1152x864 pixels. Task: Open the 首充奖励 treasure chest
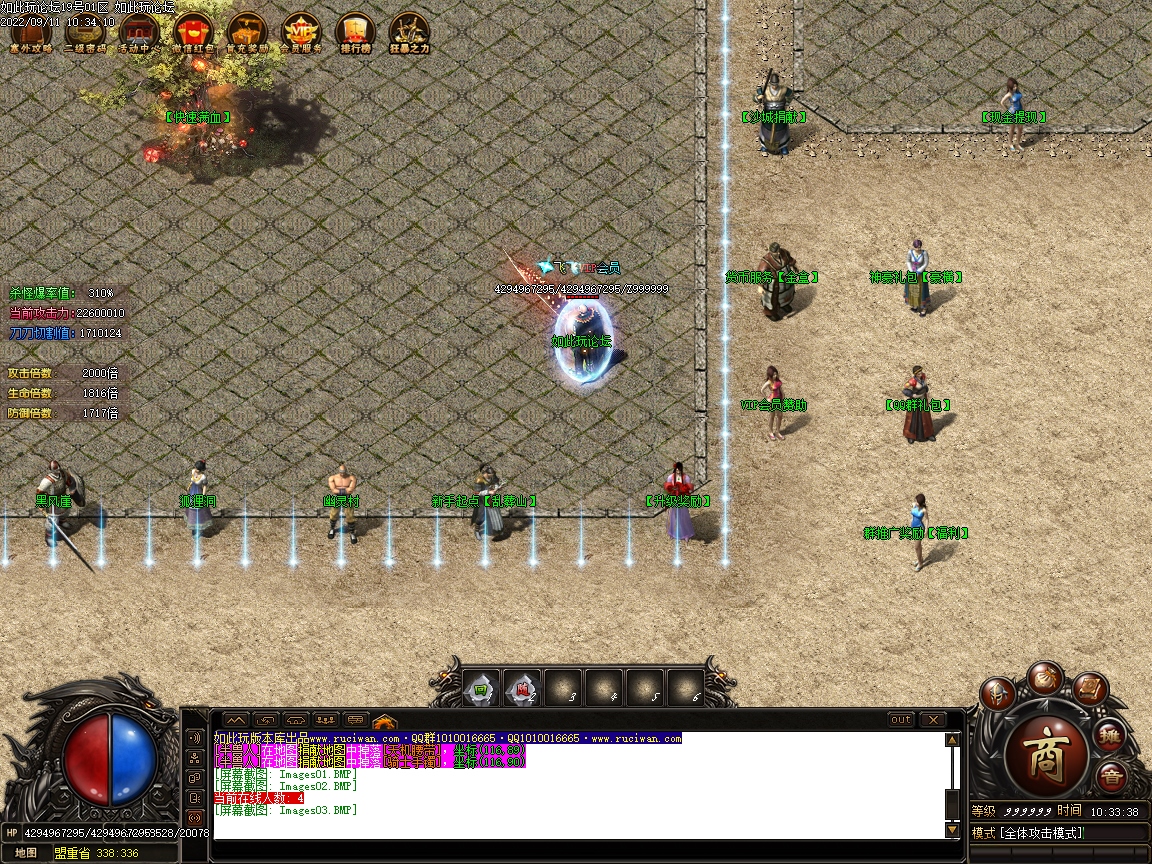click(x=247, y=32)
